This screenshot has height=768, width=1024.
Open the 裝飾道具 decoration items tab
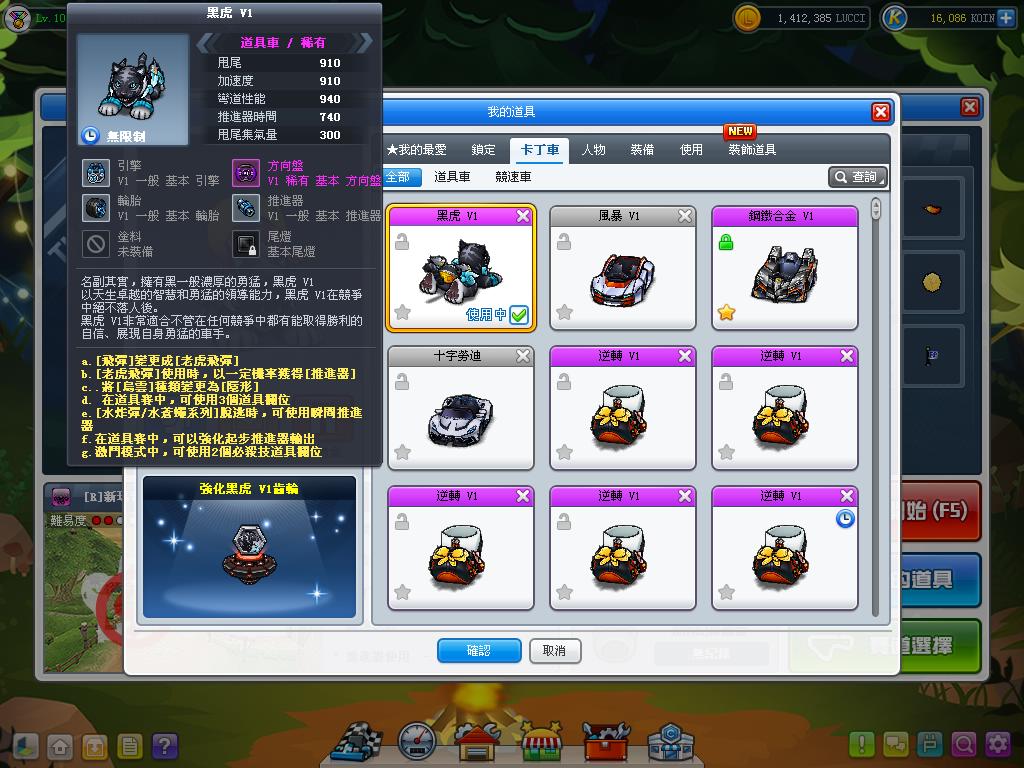point(752,150)
